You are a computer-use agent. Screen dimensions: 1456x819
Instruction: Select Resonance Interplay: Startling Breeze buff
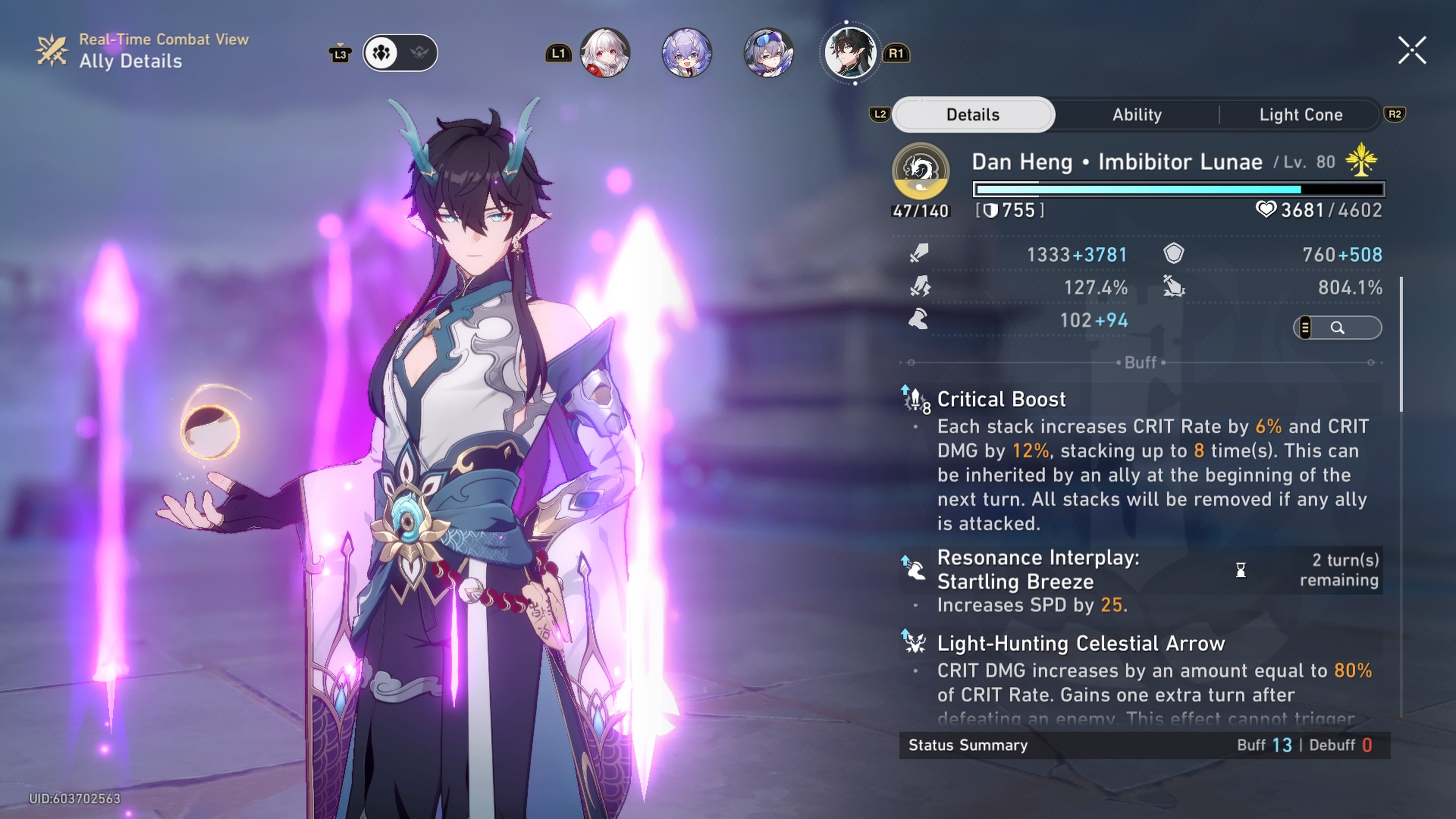[x=1038, y=570]
